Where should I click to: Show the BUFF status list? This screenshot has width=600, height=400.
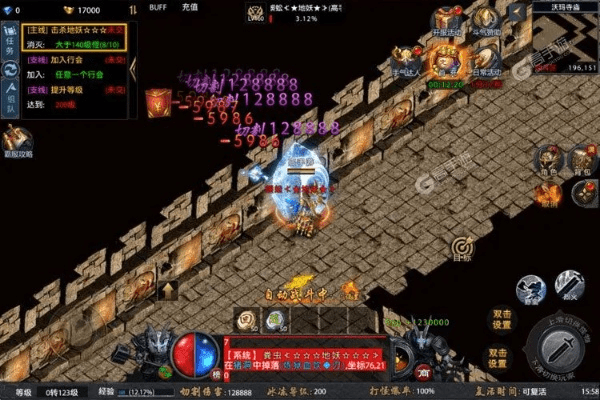tap(158, 7)
